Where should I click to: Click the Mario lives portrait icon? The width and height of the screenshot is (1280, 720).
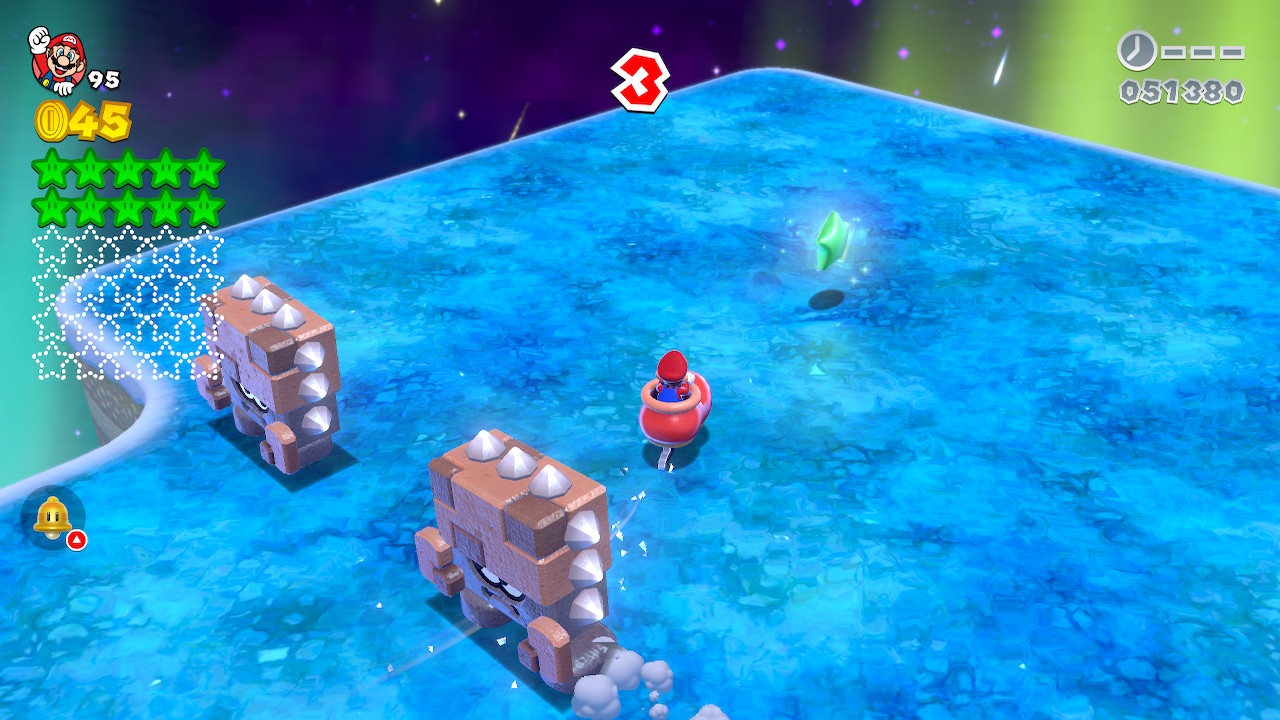pyautogui.click(x=56, y=59)
